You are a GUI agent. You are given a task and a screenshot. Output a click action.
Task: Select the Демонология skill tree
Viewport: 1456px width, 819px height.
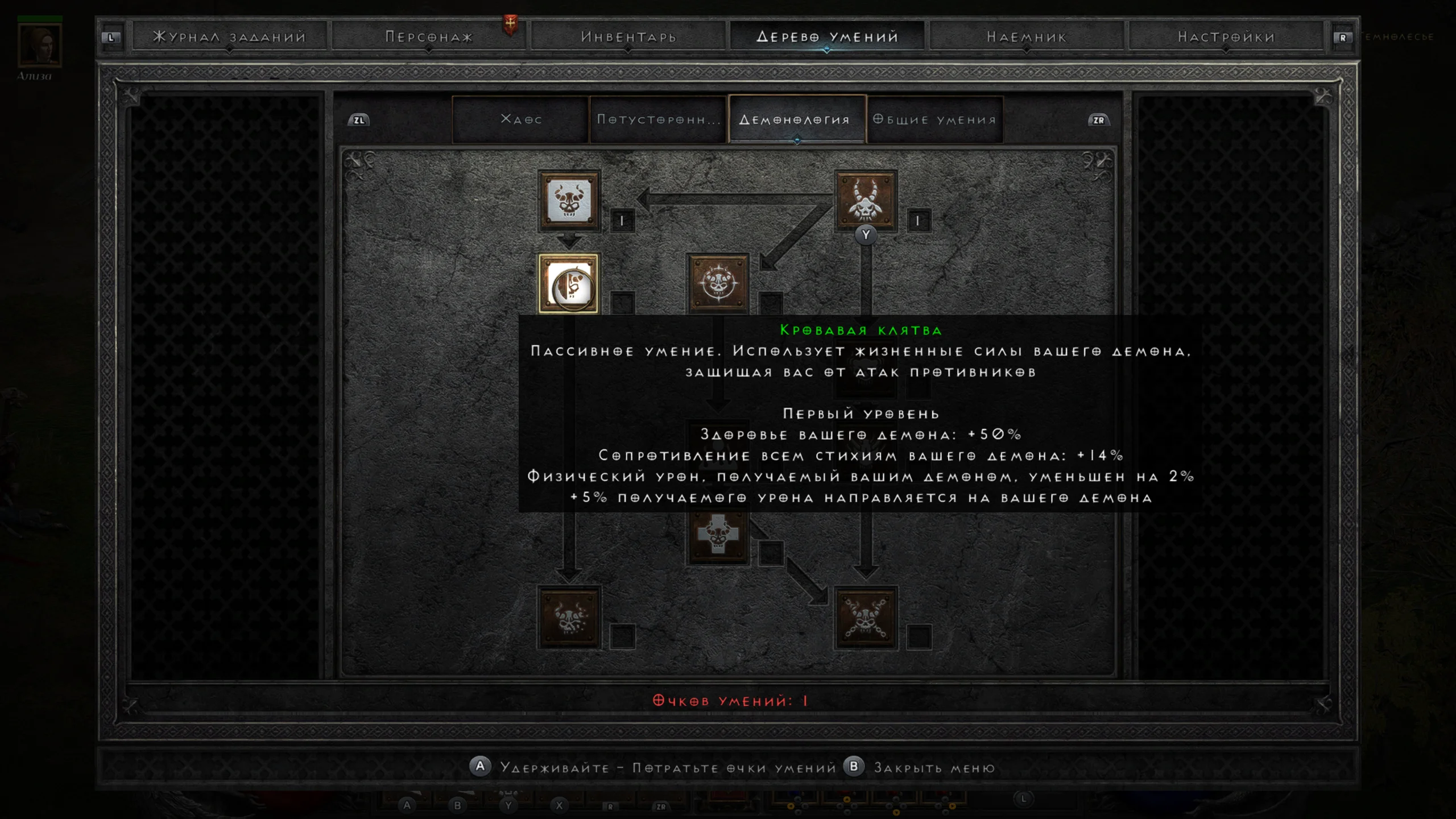tap(796, 119)
